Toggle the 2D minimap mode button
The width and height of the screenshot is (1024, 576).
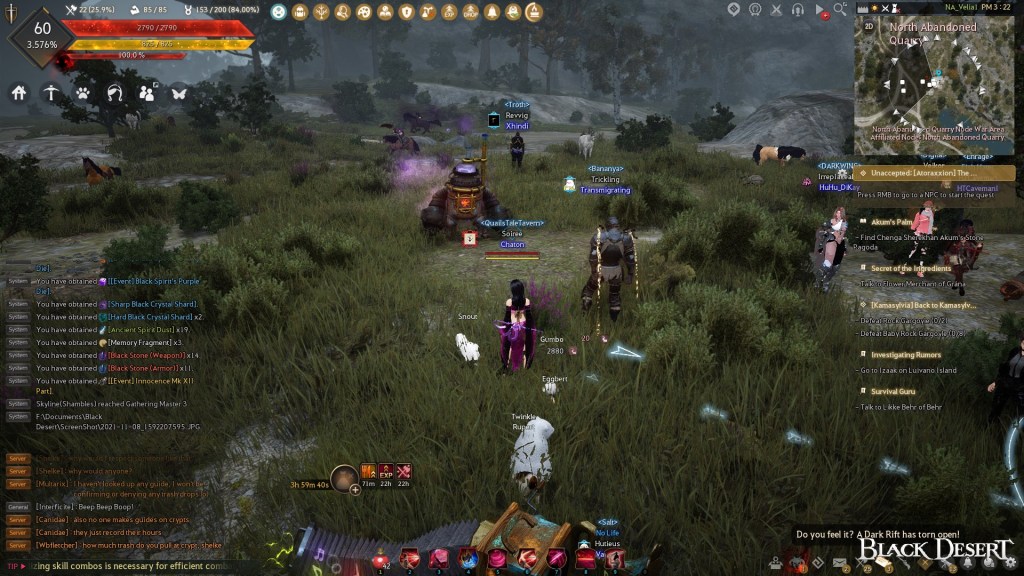869,27
